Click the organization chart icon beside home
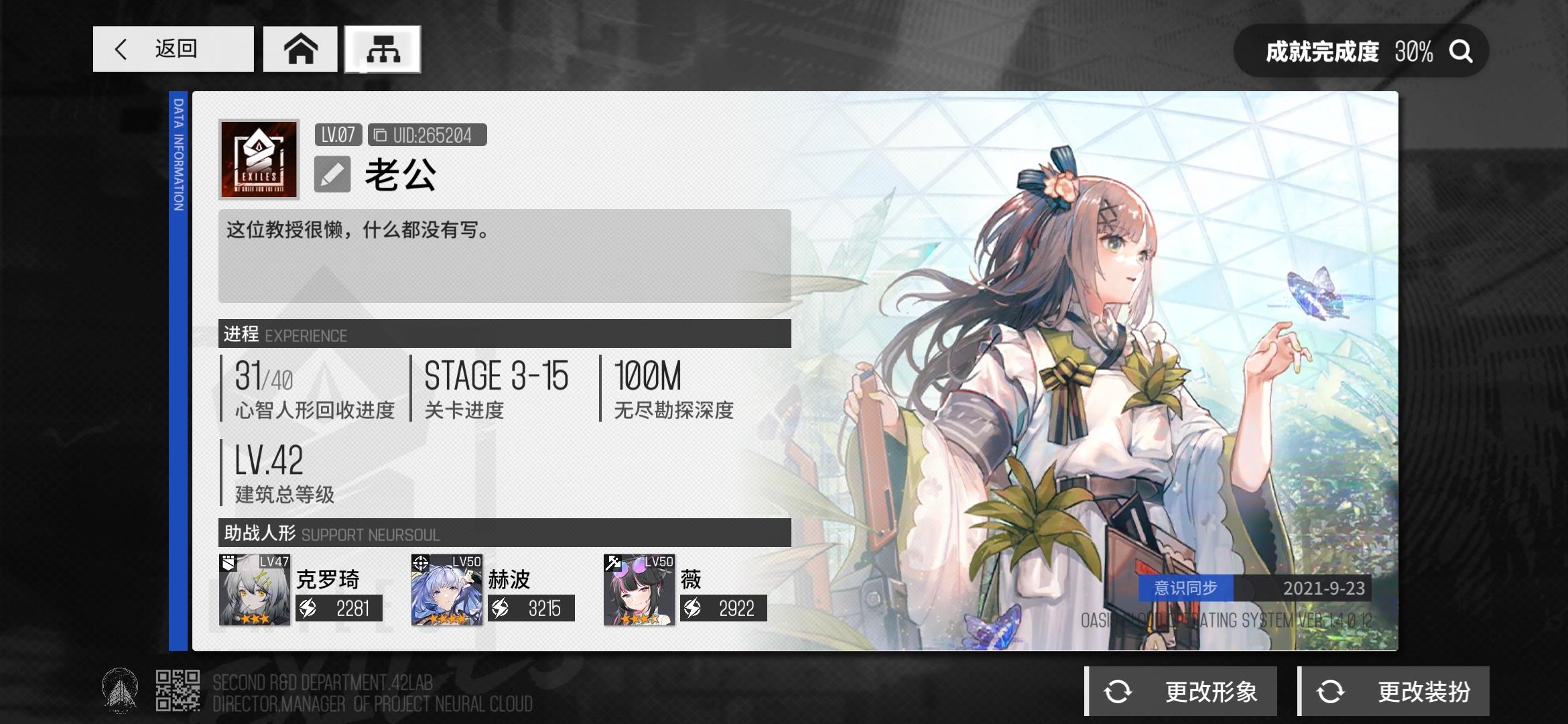 382,49
